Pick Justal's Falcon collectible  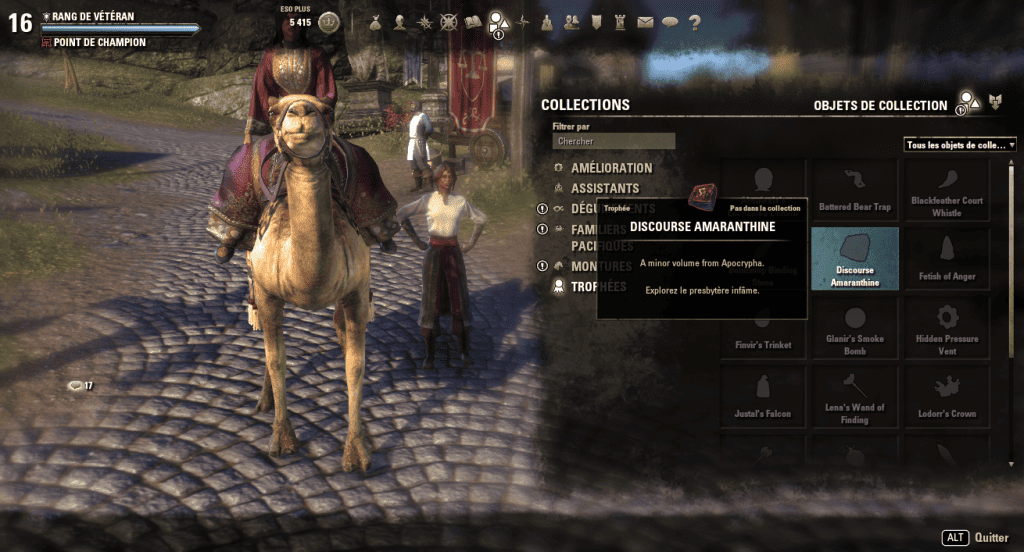pyautogui.click(x=762, y=396)
